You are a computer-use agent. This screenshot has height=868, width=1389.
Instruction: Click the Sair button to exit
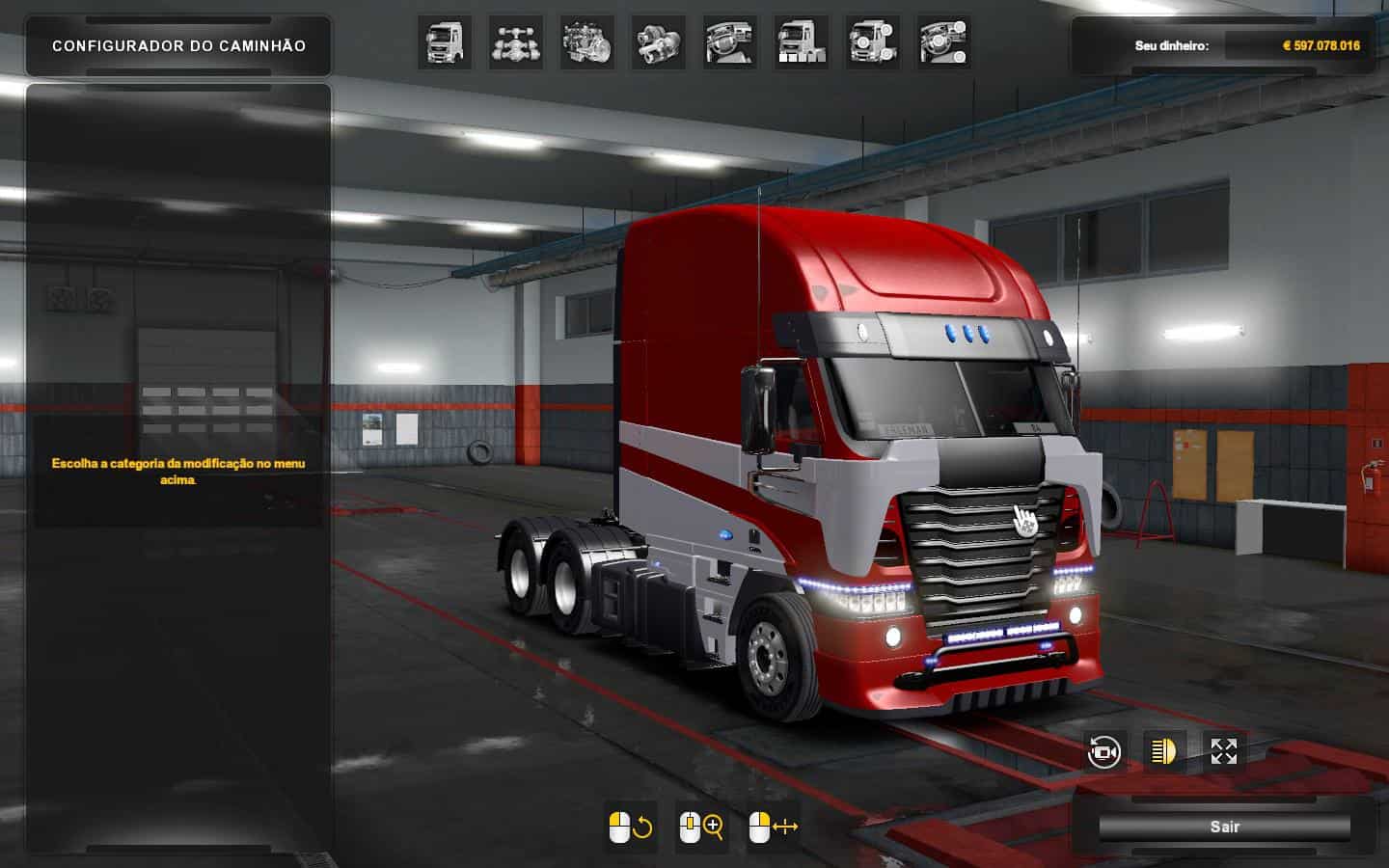tap(1224, 827)
